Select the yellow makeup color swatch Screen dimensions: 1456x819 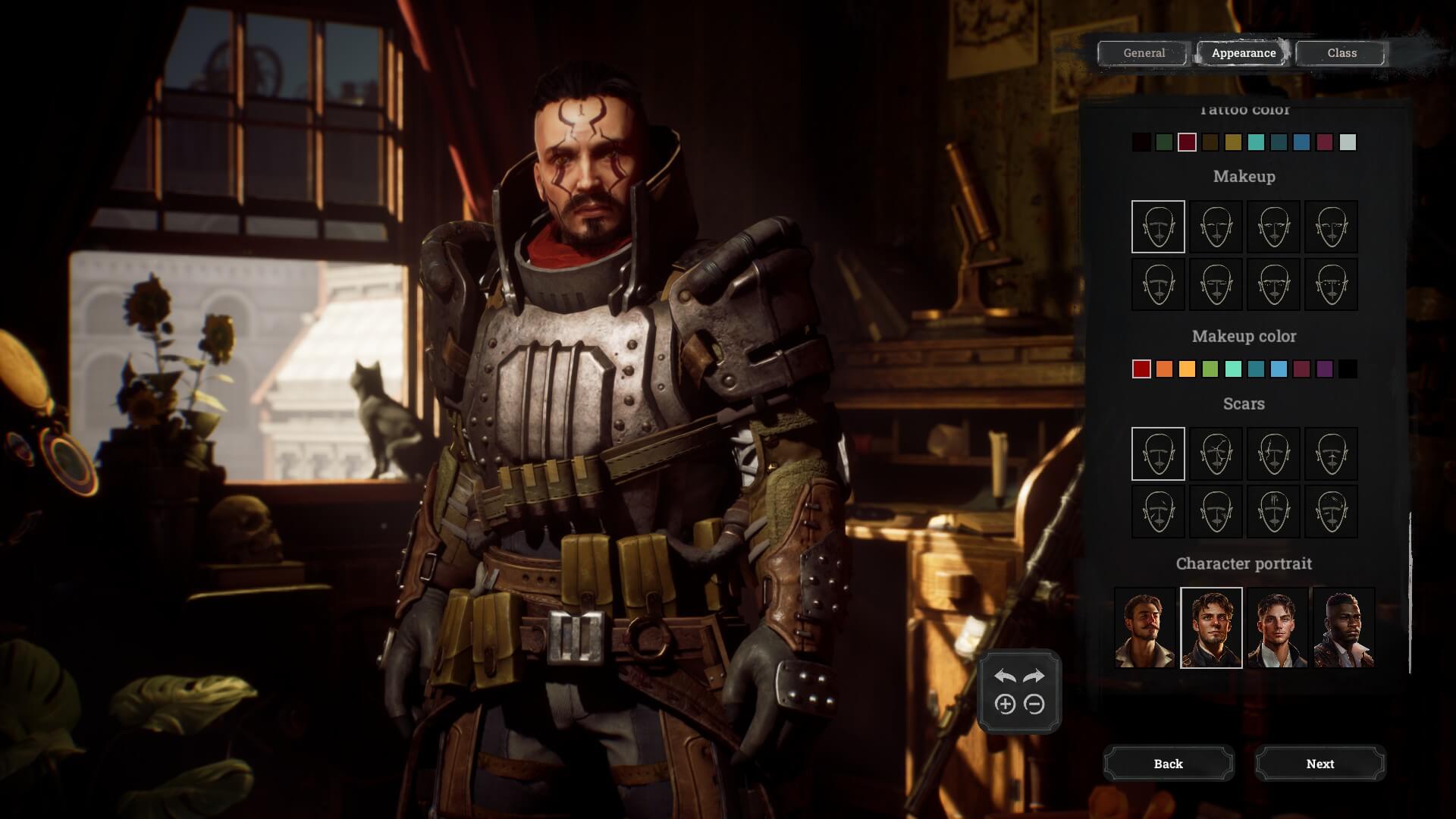[x=1187, y=369]
